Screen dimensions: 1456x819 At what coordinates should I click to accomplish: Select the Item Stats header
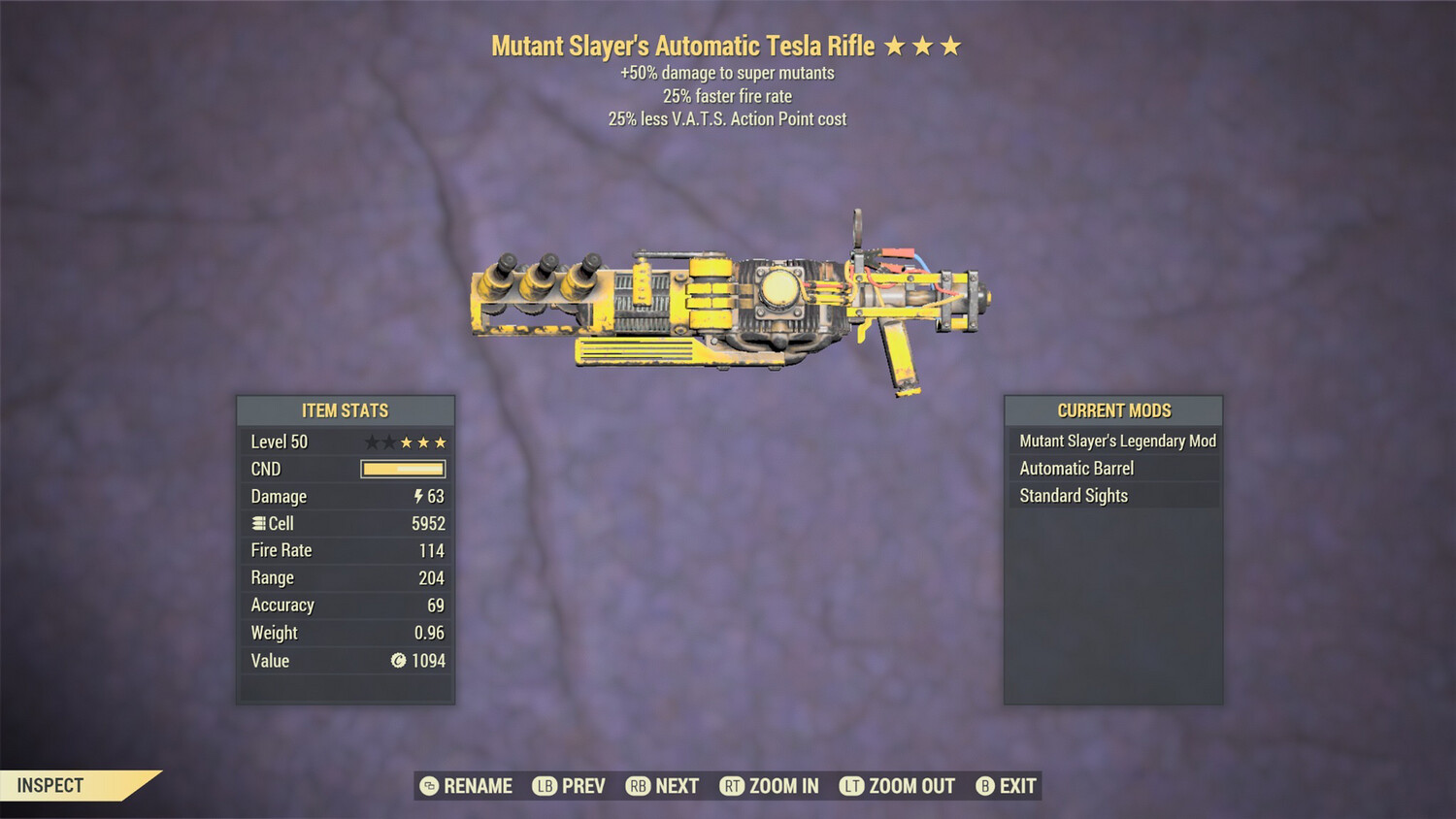point(346,410)
